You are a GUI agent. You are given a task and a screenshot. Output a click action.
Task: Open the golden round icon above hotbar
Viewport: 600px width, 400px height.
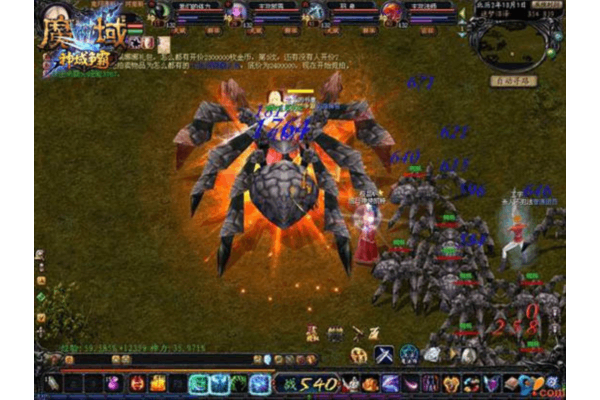358,354
